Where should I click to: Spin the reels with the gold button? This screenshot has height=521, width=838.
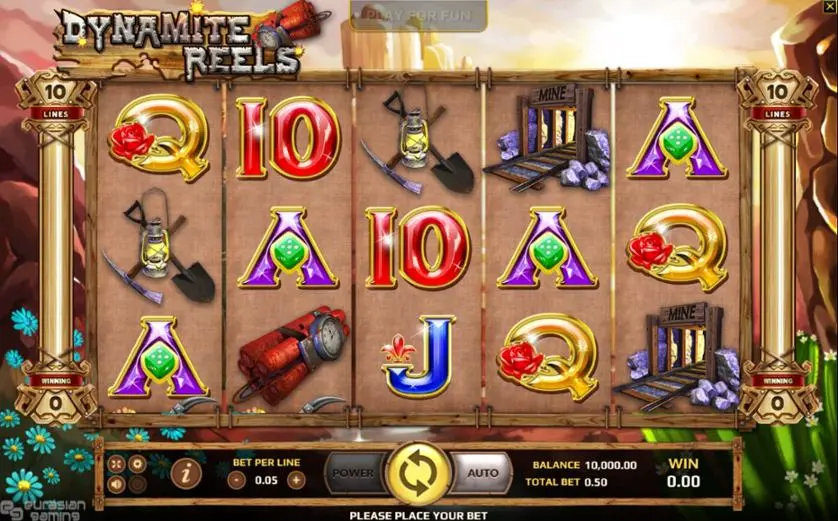point(417,473)
